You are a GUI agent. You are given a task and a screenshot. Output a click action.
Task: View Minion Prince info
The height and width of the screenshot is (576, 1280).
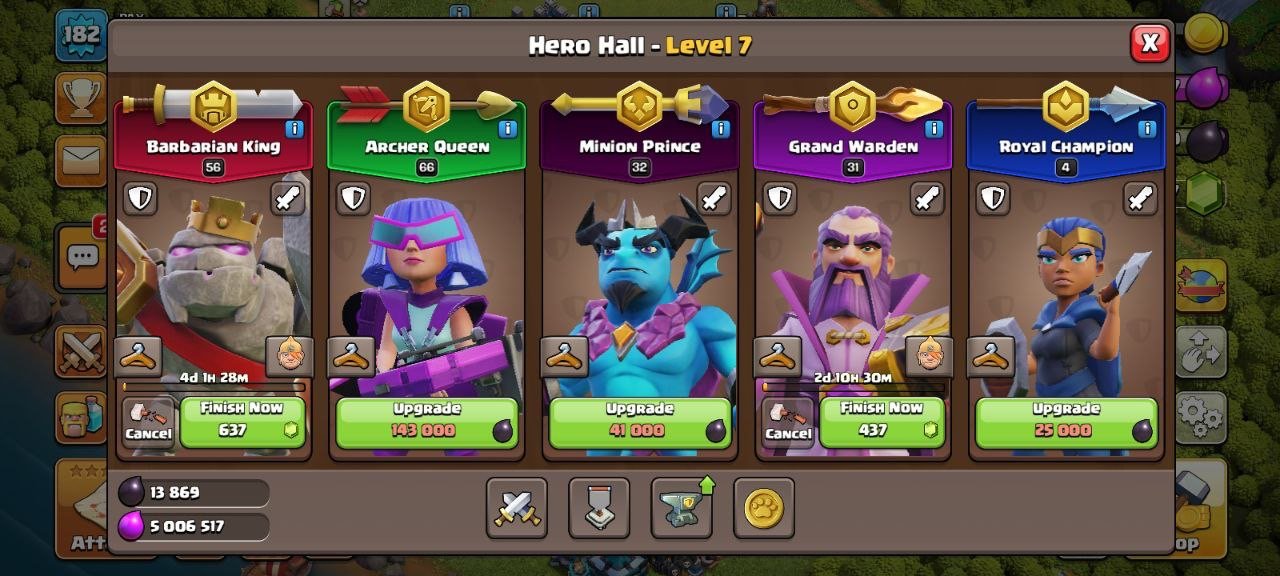[720, 129]
